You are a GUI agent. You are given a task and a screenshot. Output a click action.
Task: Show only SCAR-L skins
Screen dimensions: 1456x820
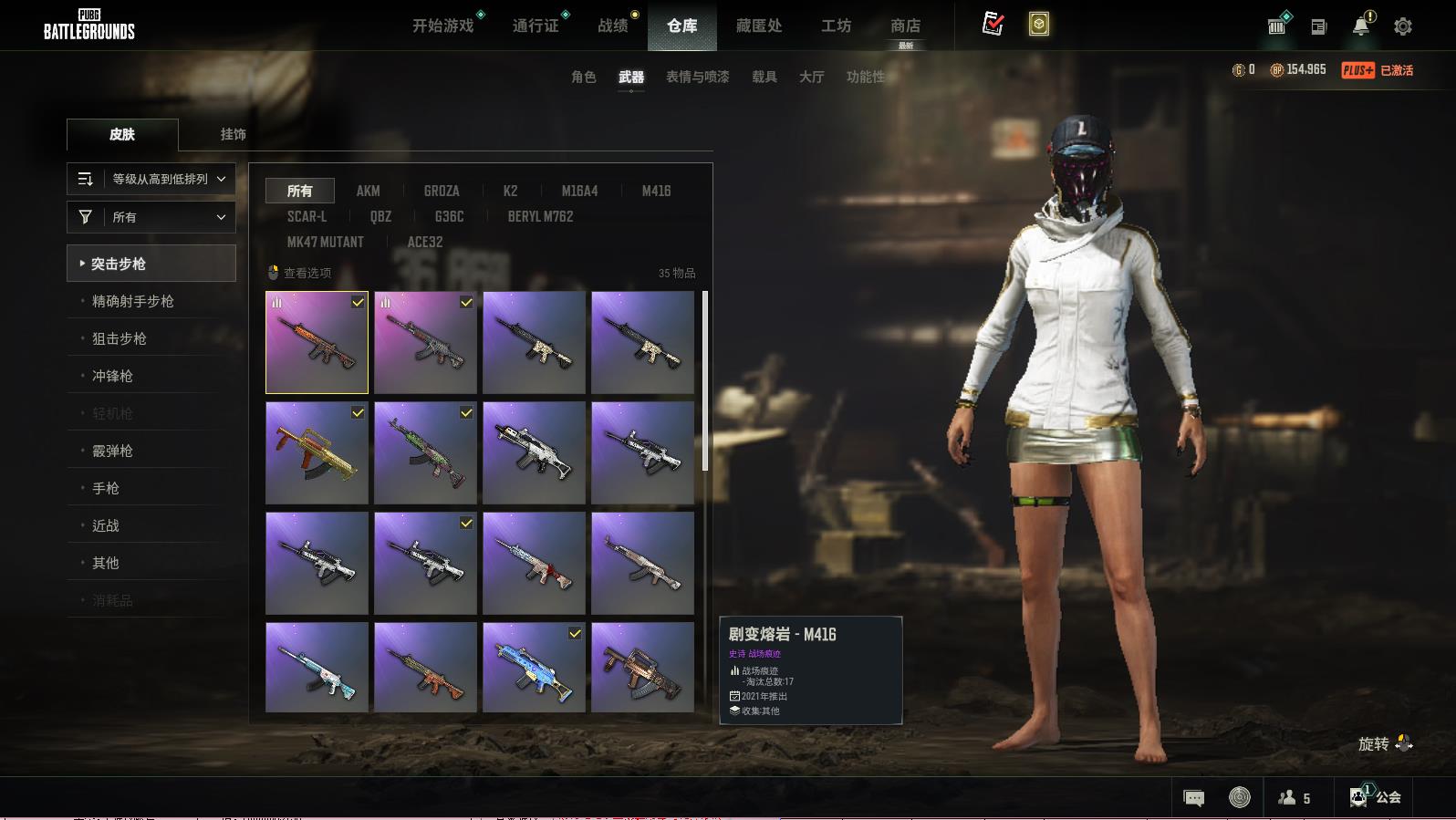pyautogui.click(x=307, y=216)
